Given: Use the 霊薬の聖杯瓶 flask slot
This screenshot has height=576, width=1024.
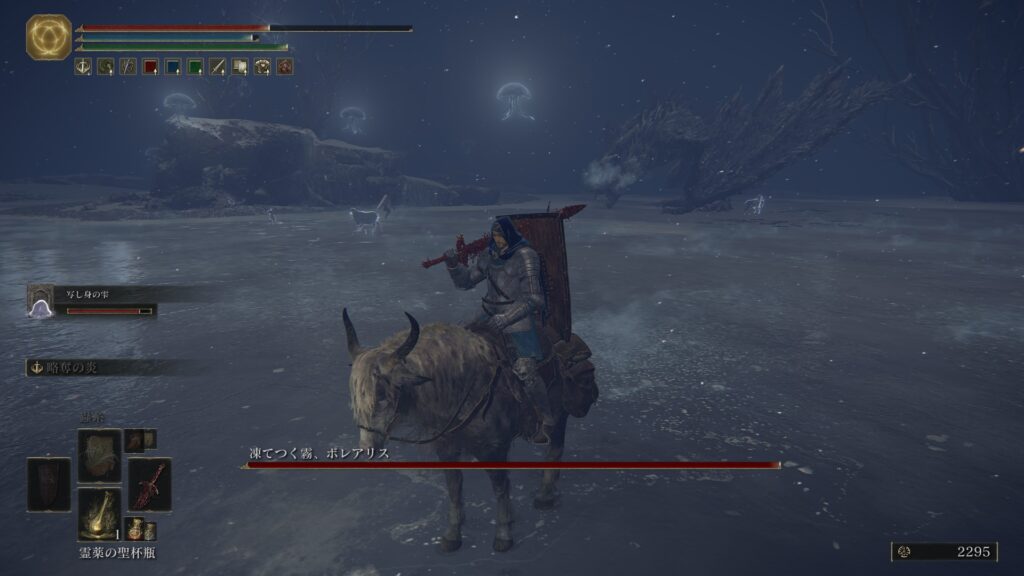Looking at the screenshot, I should click(x=99, y=514).
